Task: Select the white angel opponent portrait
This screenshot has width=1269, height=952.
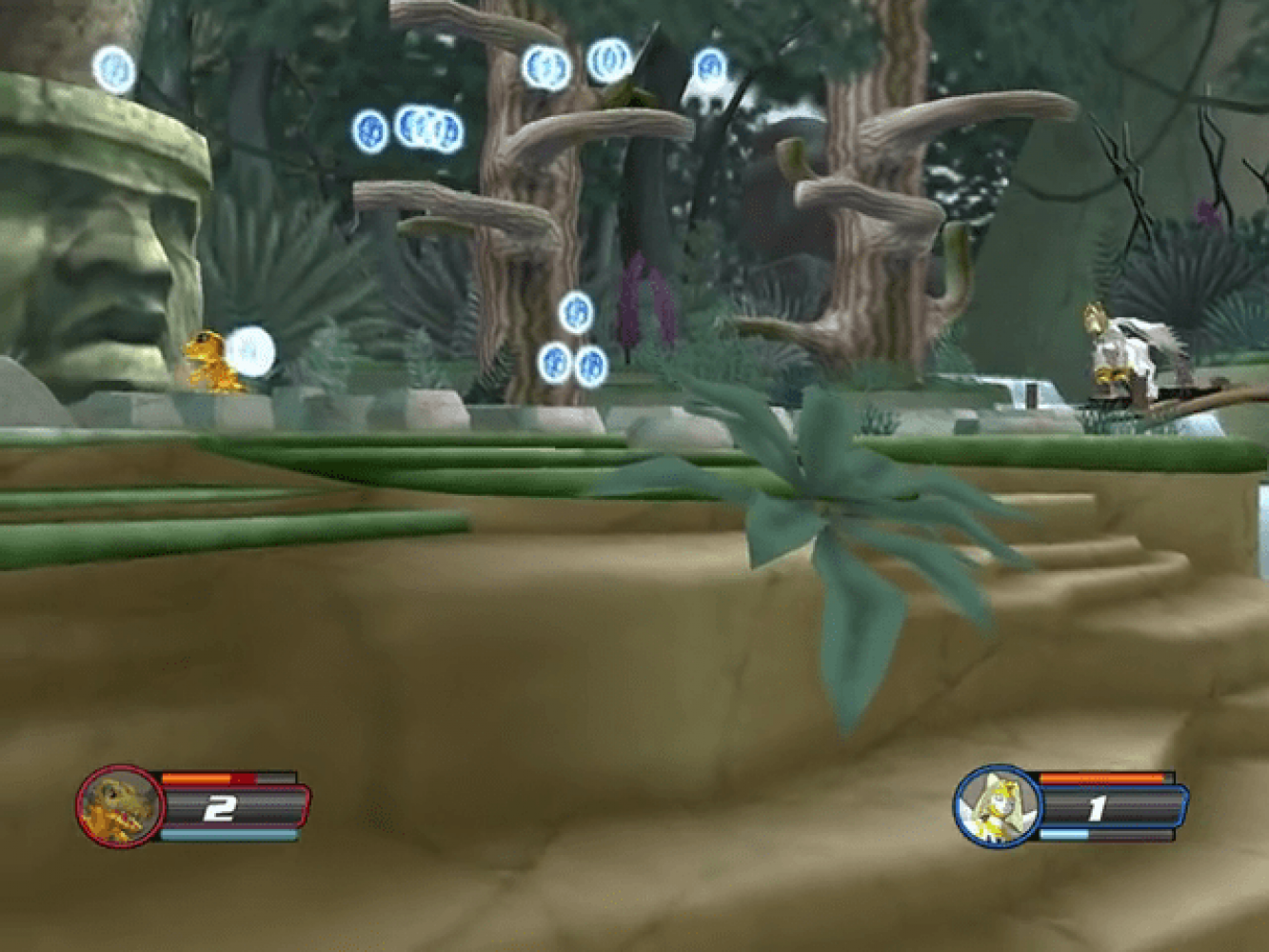Action: point(996,806)
